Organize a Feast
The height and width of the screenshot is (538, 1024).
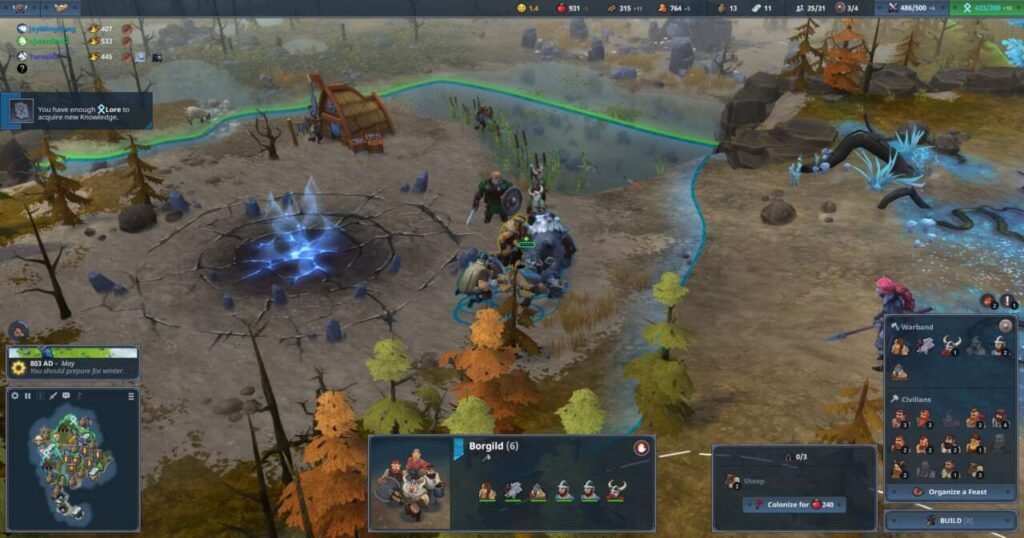tap(948, 492)
